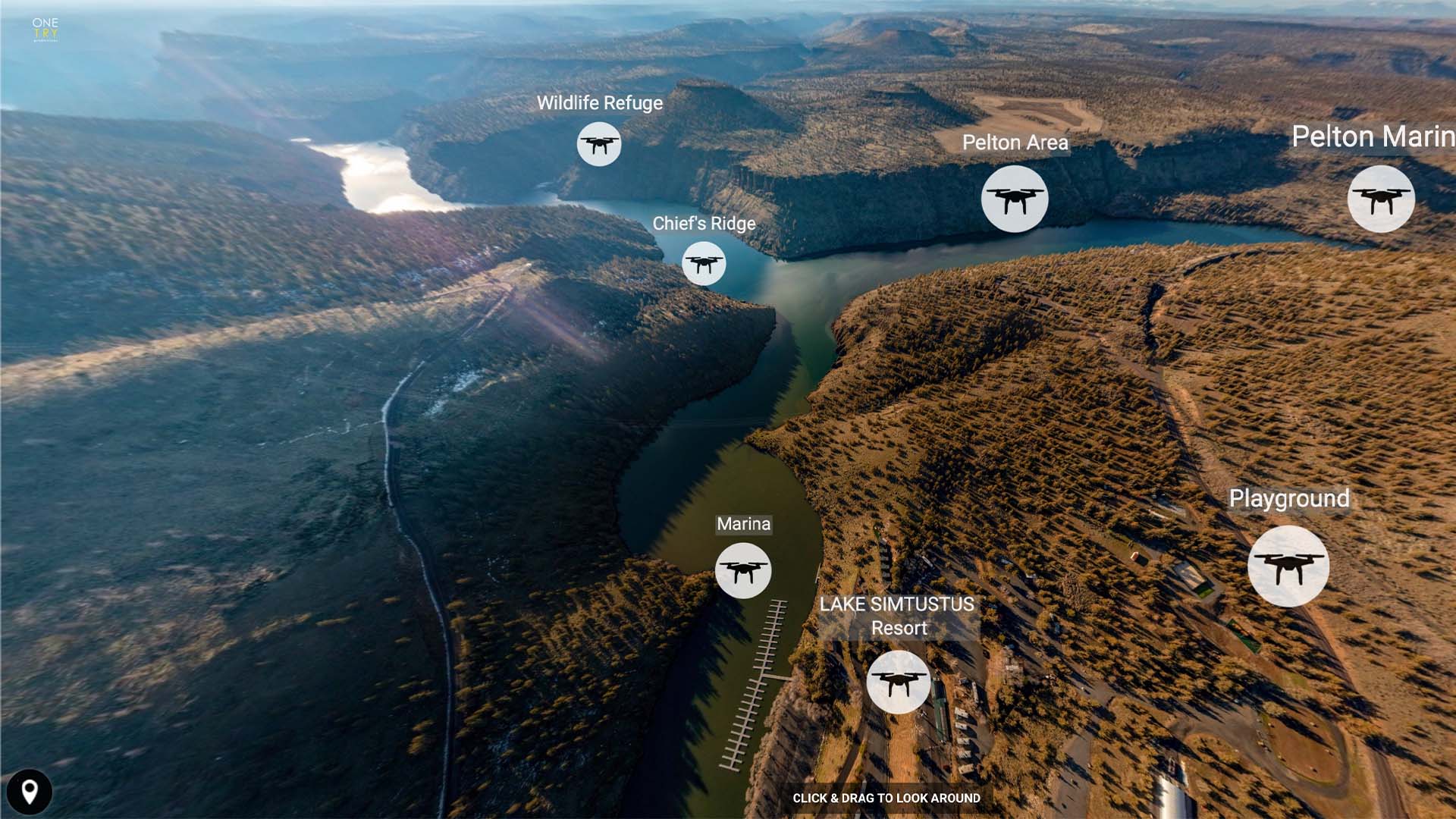Select the Chief's Ridge drone marker
This screenshot has height=819, width=1456.
point(704,263)
